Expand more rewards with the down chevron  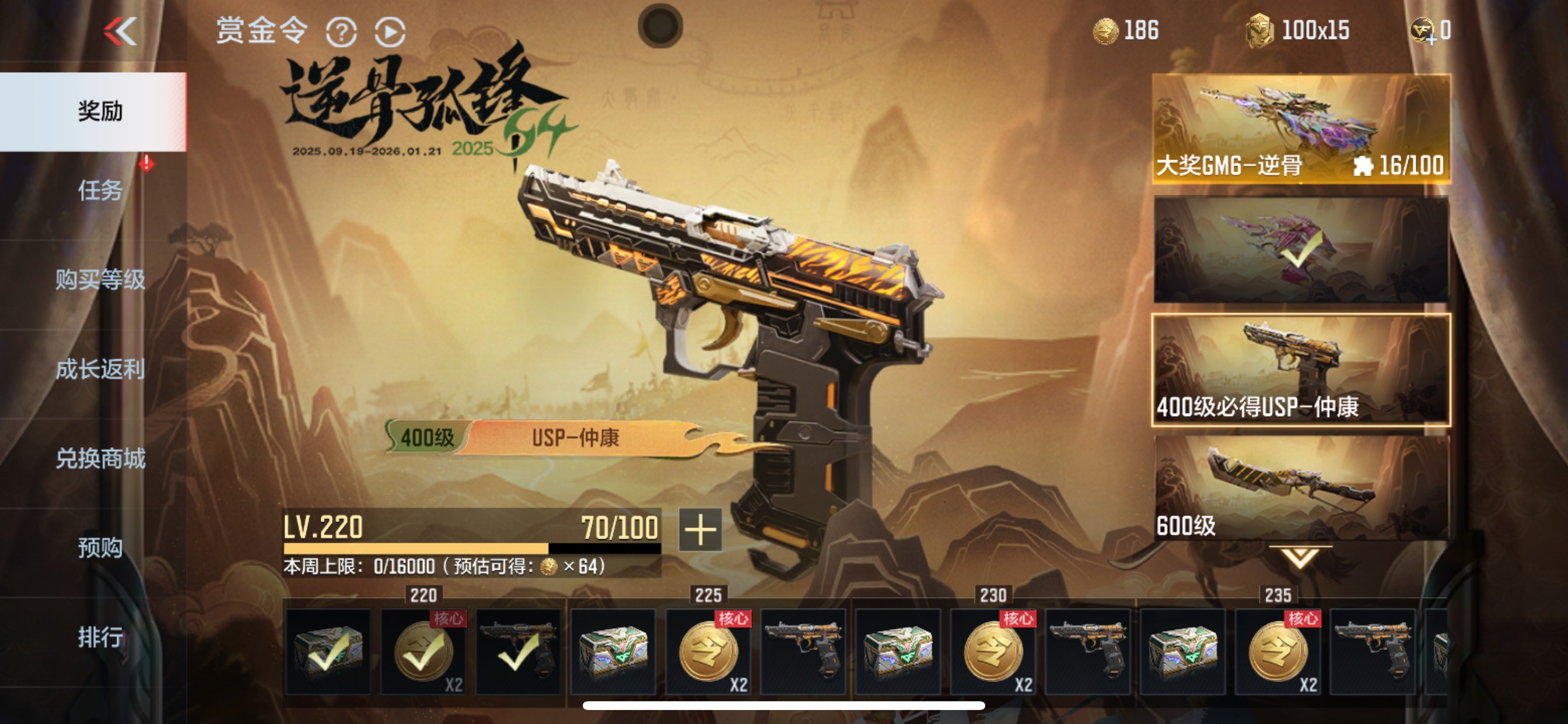click(x=1300, y=557)
